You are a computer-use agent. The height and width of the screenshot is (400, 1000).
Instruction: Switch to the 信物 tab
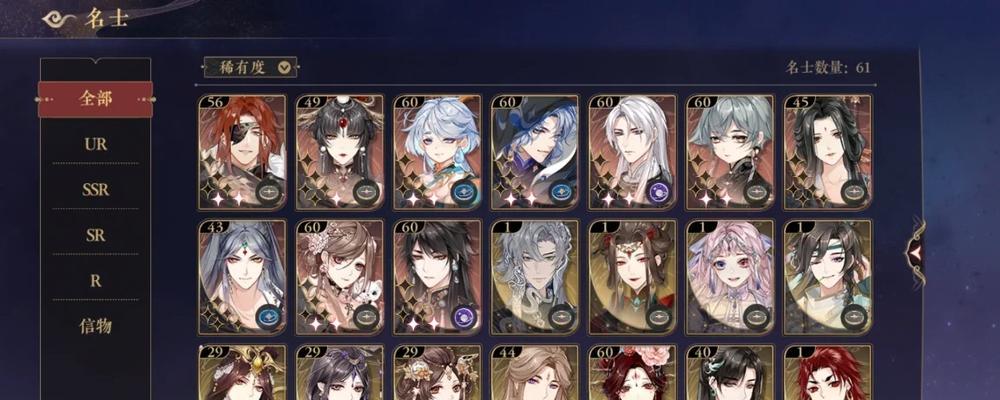point(95,326)
